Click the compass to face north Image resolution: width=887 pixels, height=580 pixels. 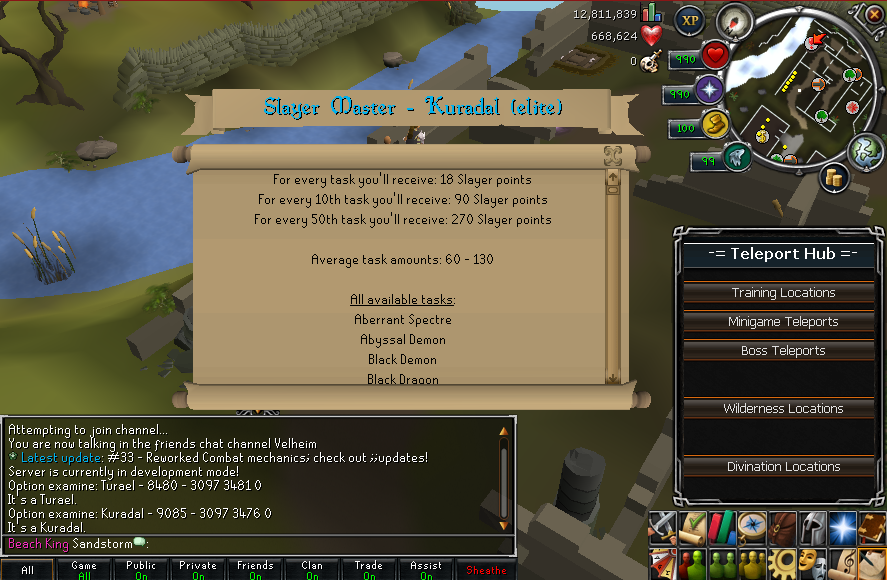[x=735, y=20]
